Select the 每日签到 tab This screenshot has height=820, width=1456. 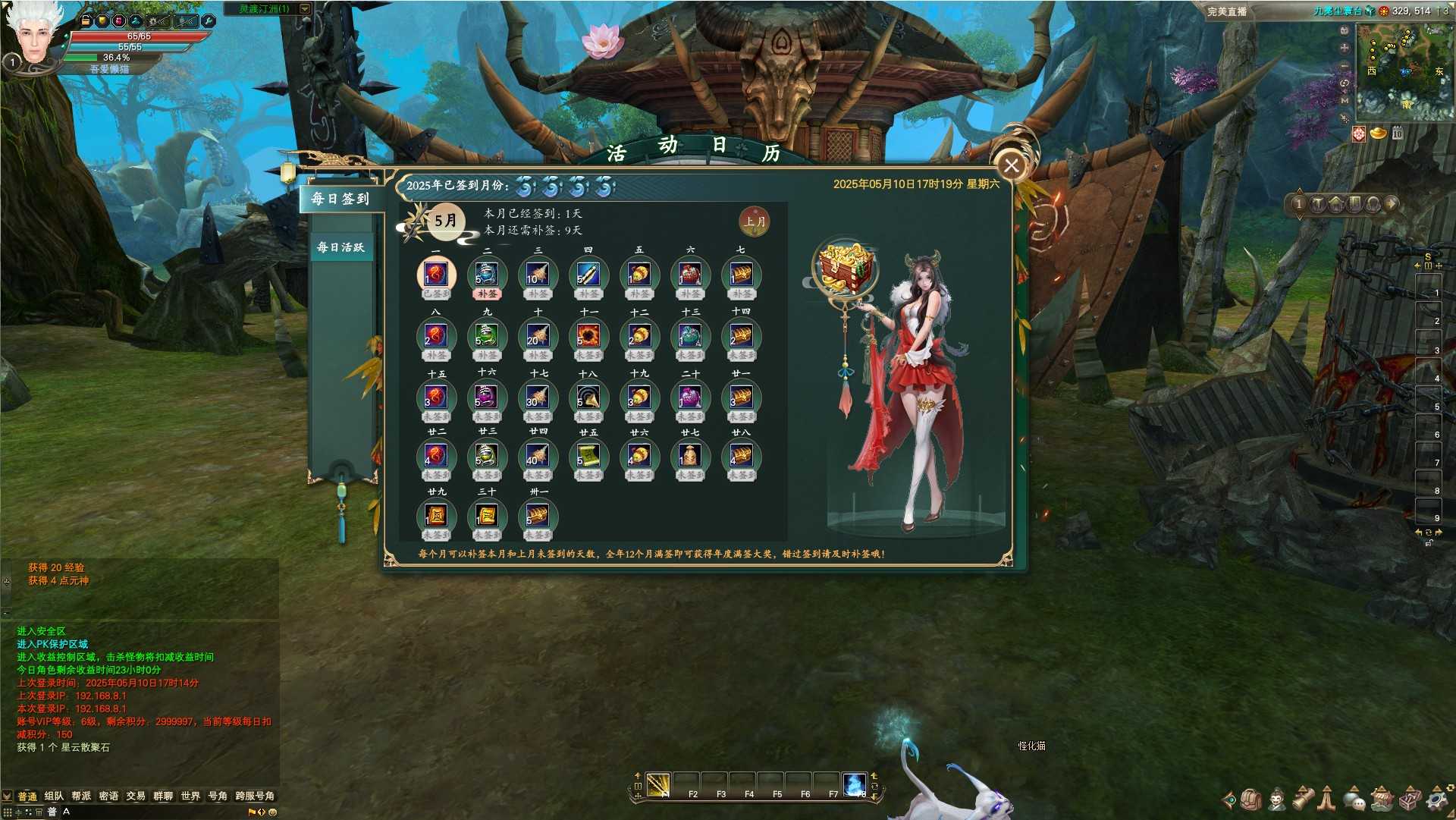point(340,199)
